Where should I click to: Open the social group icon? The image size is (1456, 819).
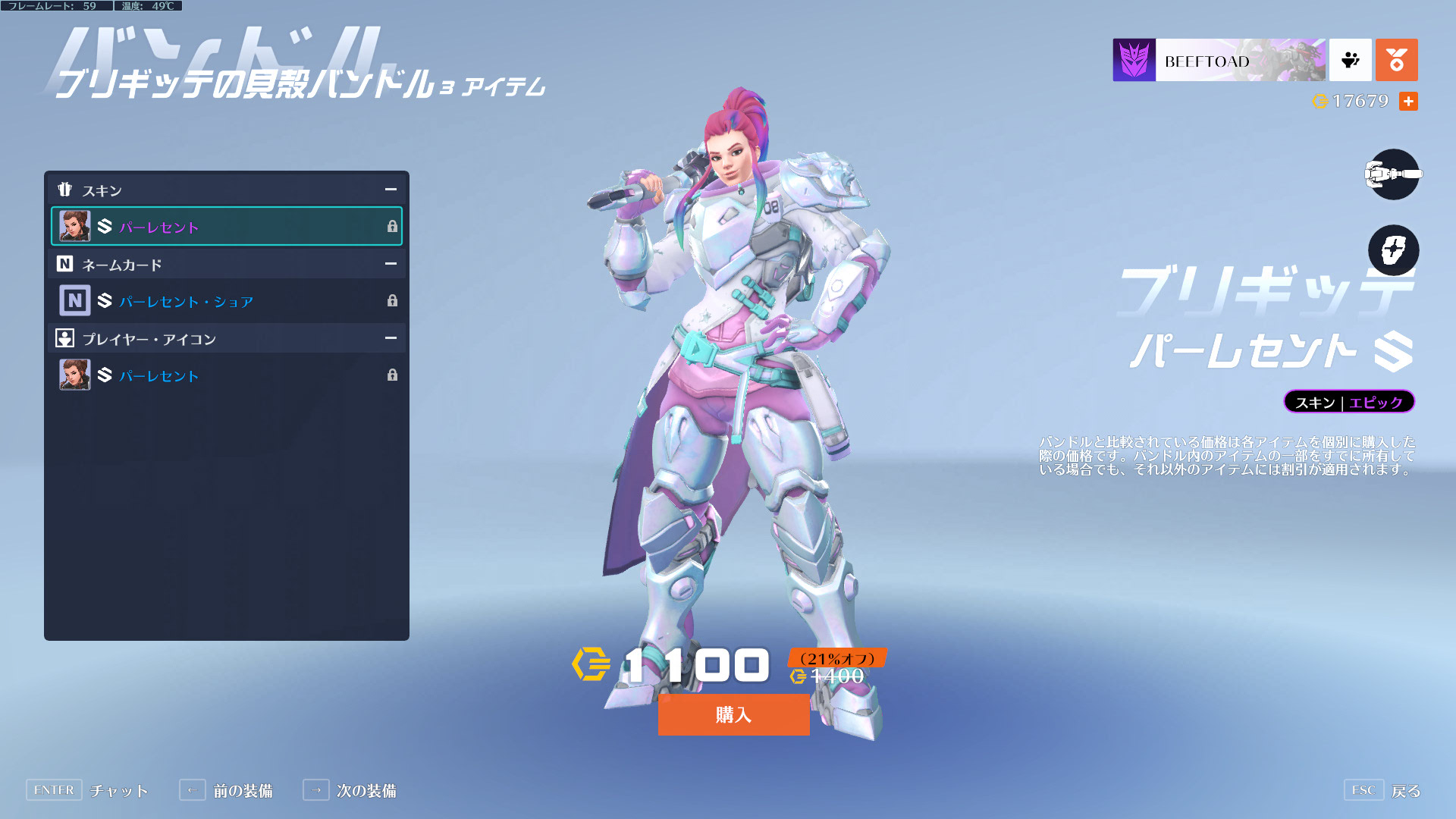[1350, 60]
